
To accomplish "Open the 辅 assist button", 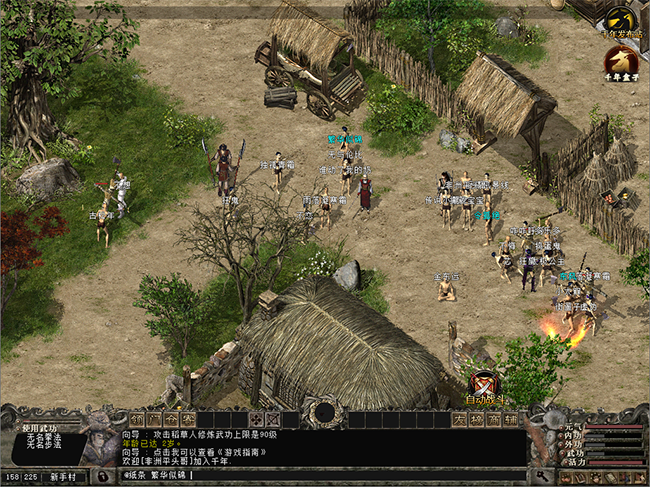I will pyautogui.click(x=512, y=418).
